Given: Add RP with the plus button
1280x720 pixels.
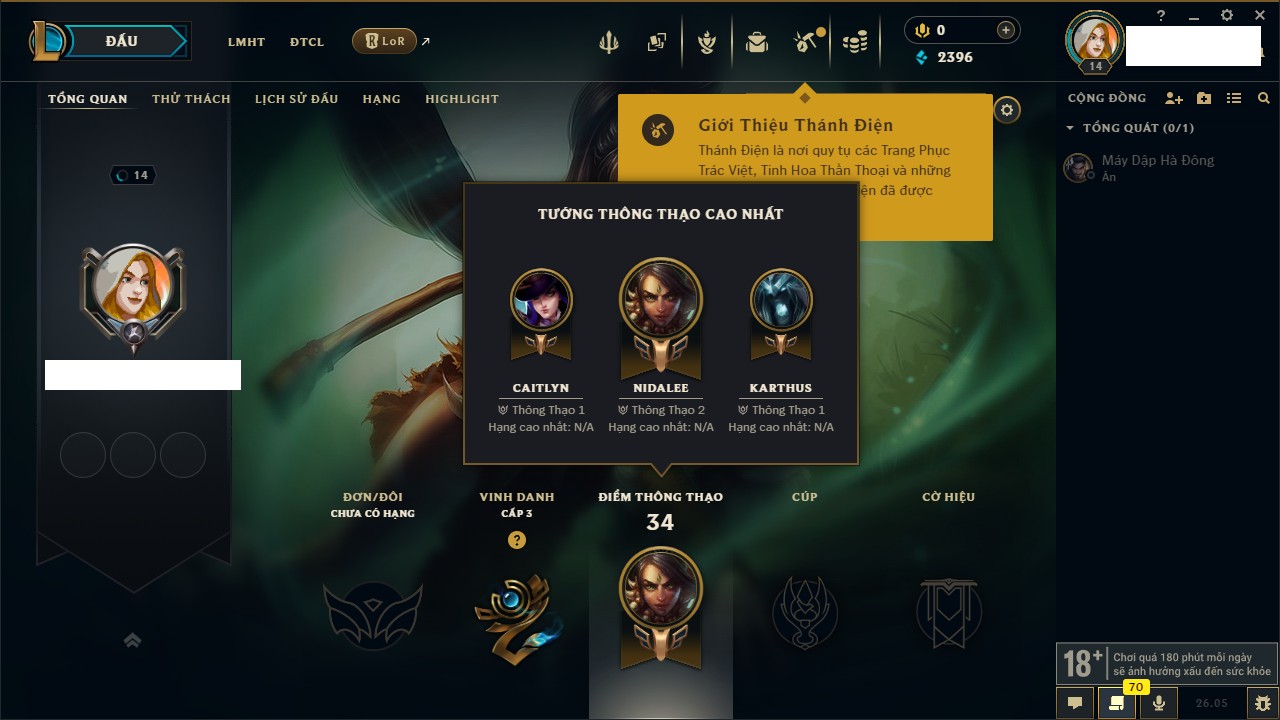Looking at the screenshot, I should pyautogui.click(x=1005, y=31).
